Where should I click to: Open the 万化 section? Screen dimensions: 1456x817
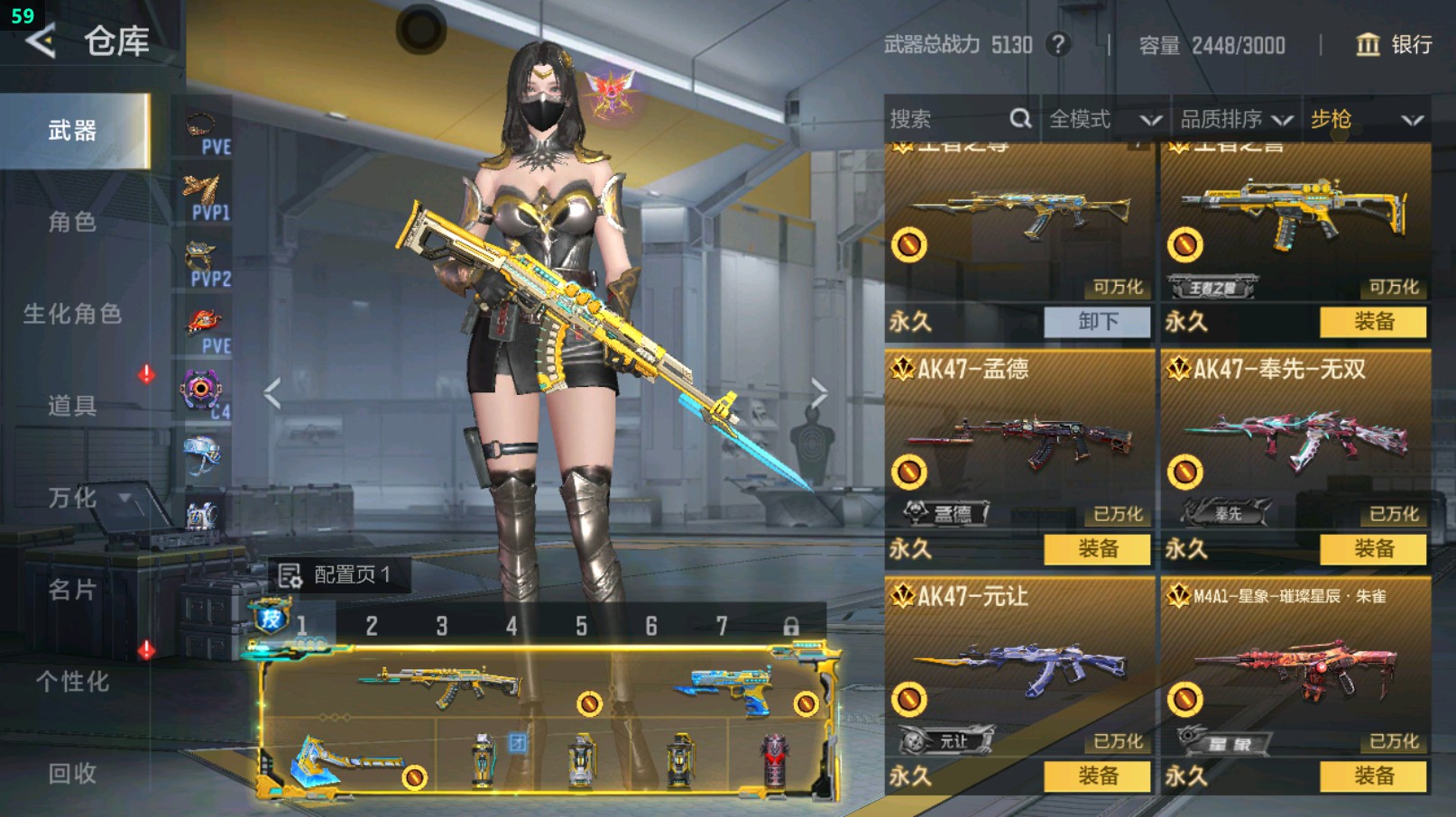[x=72, y=498]
